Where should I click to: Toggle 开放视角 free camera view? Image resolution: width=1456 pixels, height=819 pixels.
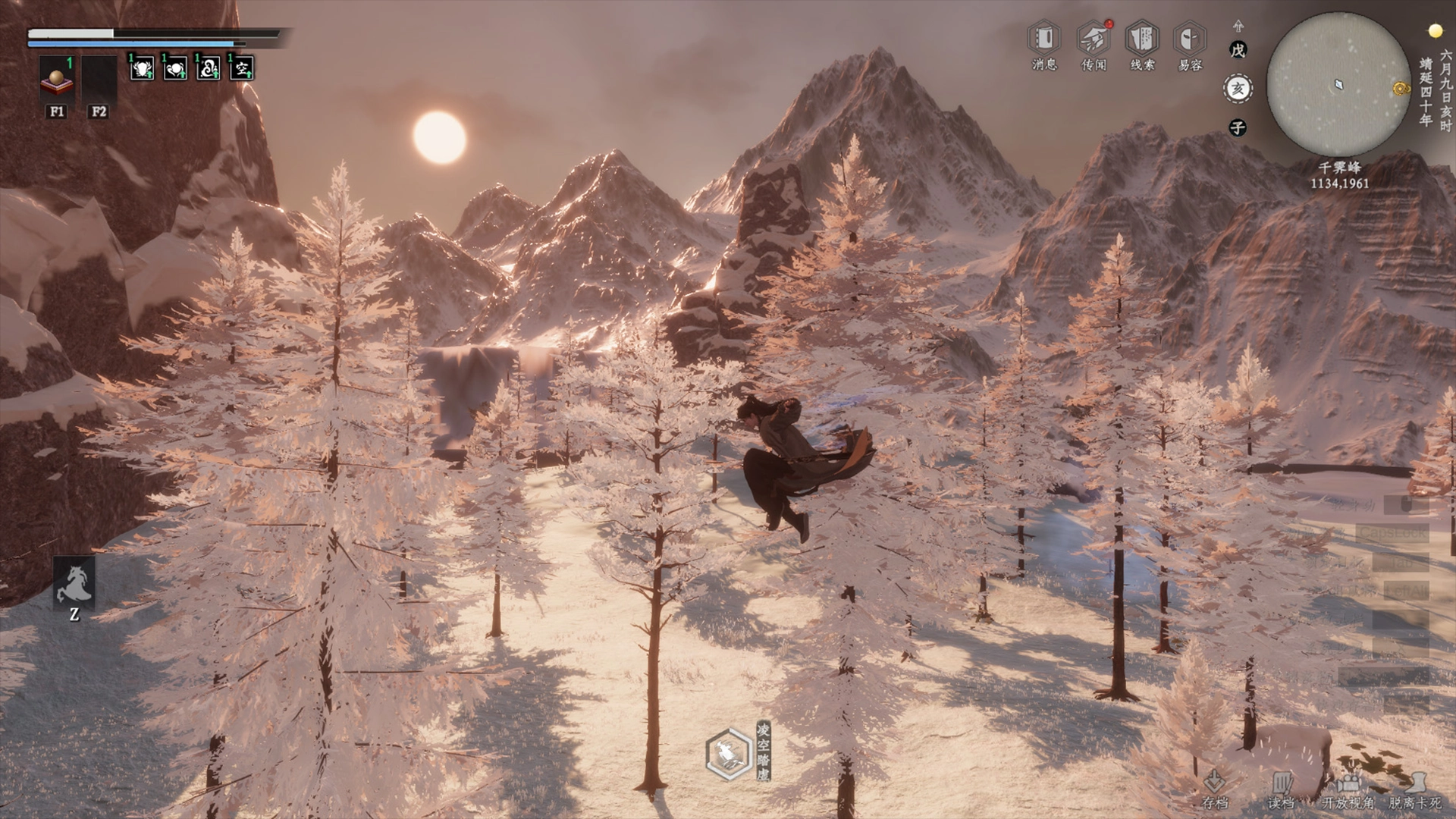(1348, 789)
